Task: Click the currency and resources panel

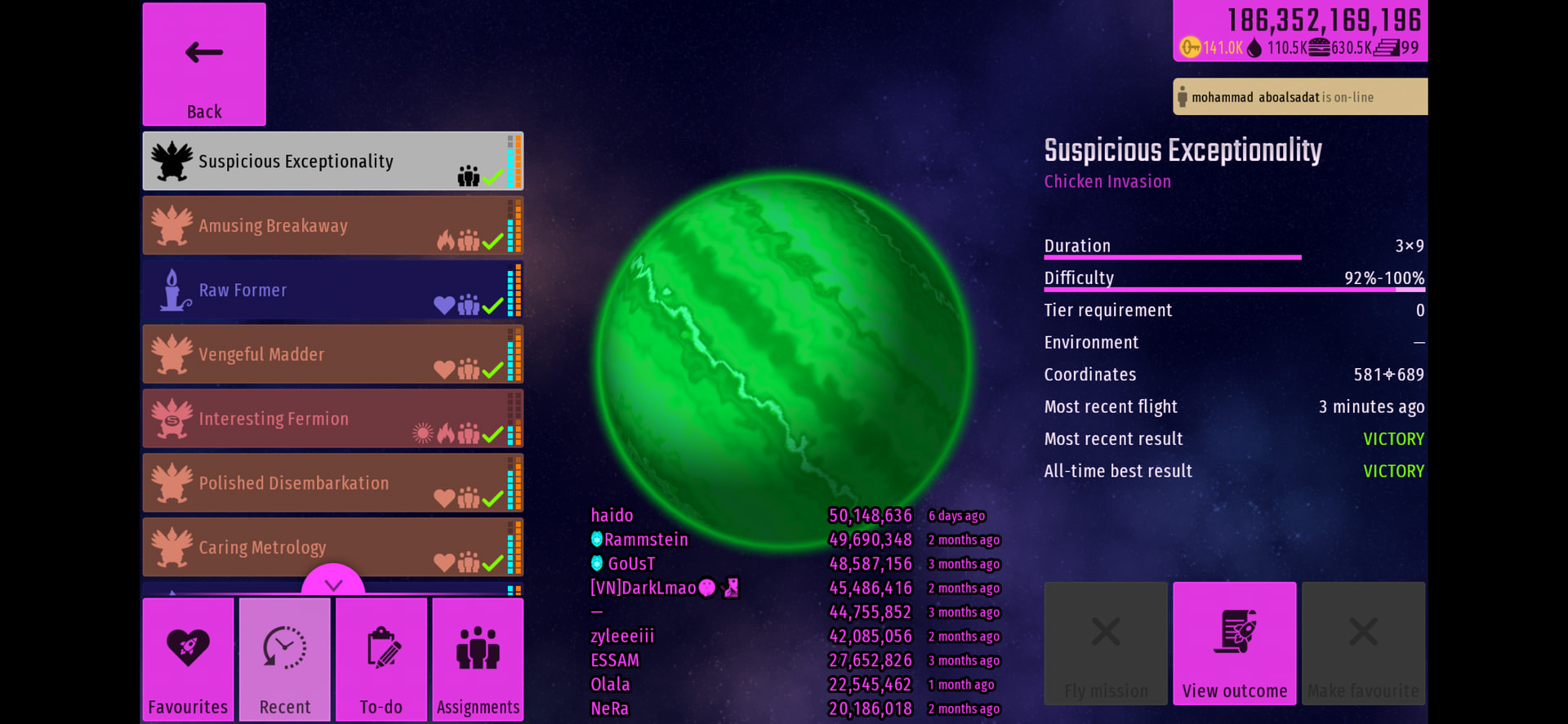Action: click(1300, 31)
